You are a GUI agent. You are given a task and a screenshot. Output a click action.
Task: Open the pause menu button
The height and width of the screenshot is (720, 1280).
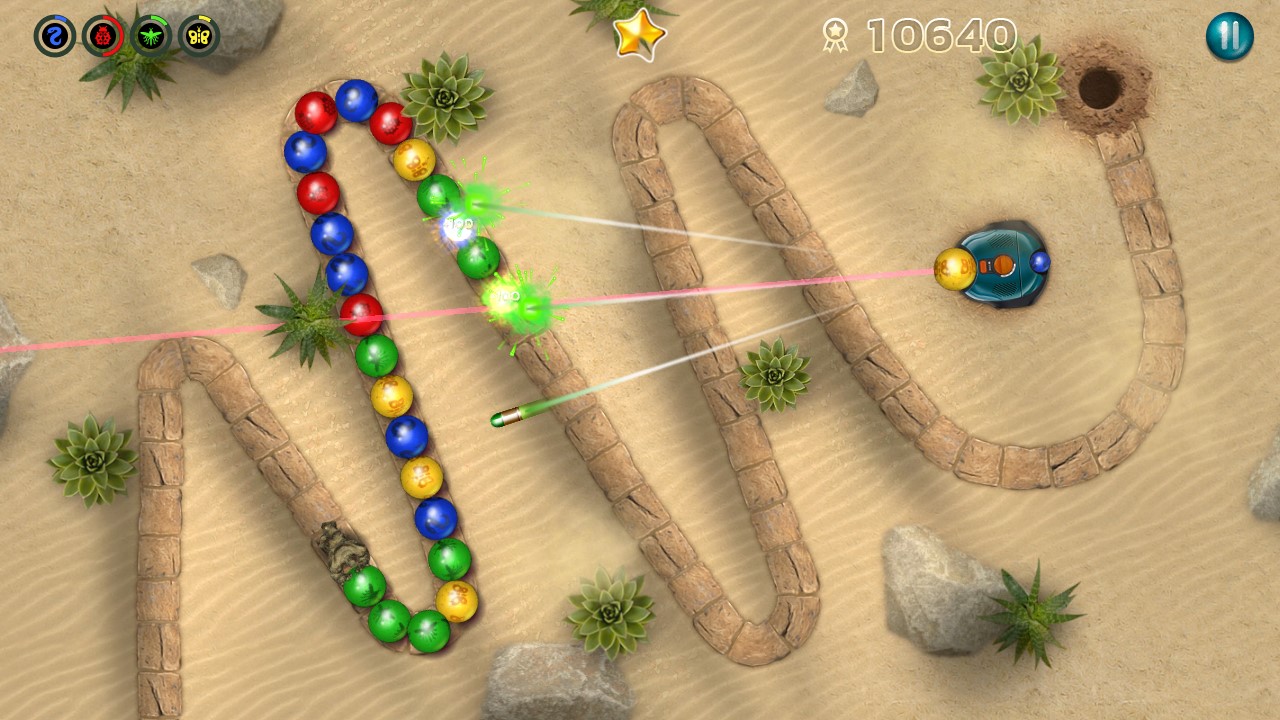[x=1228, y=34]
